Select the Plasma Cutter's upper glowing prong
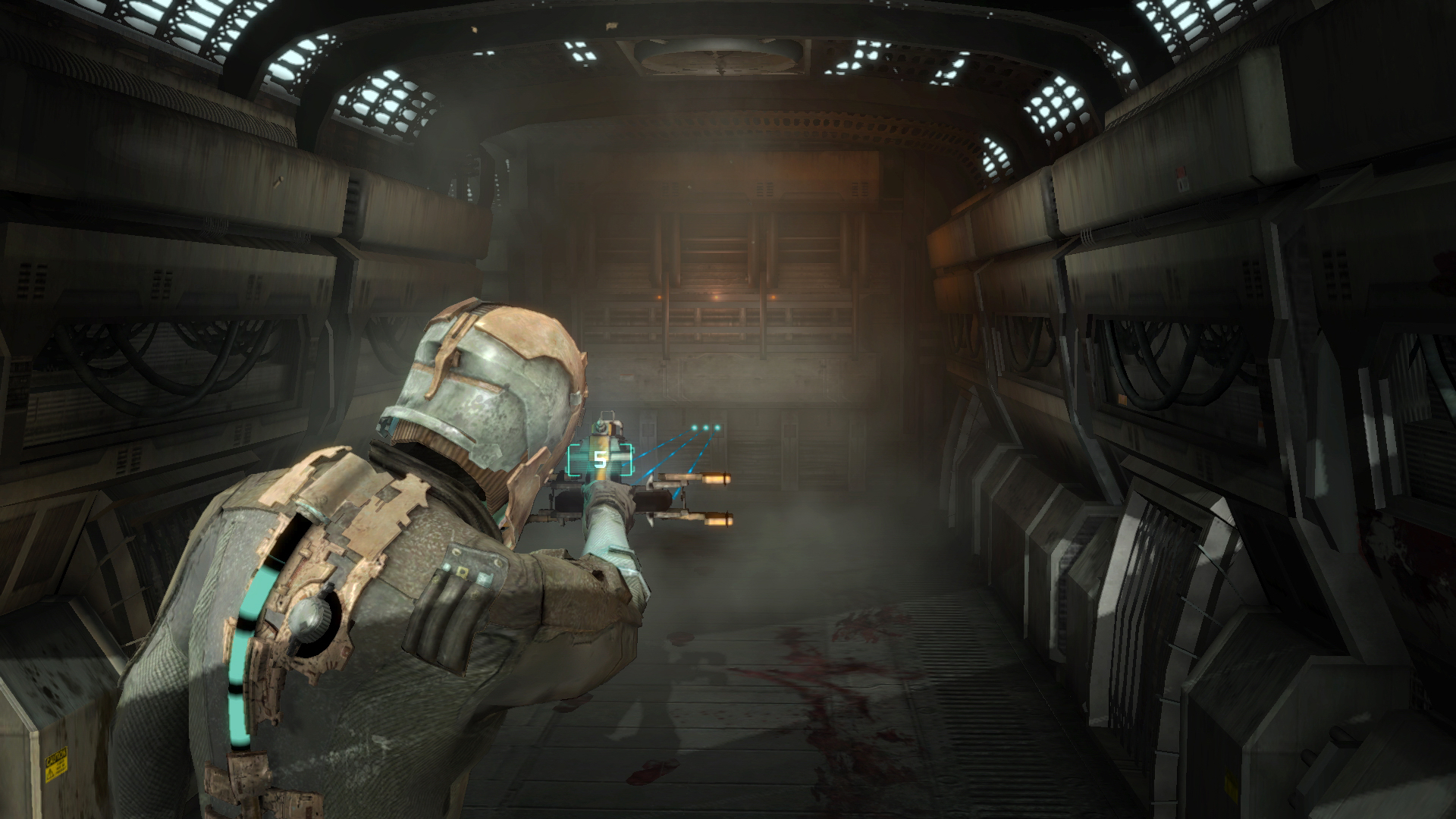Image resolution: width=1456 pixels, height=819 pixels. pos(717,479)
